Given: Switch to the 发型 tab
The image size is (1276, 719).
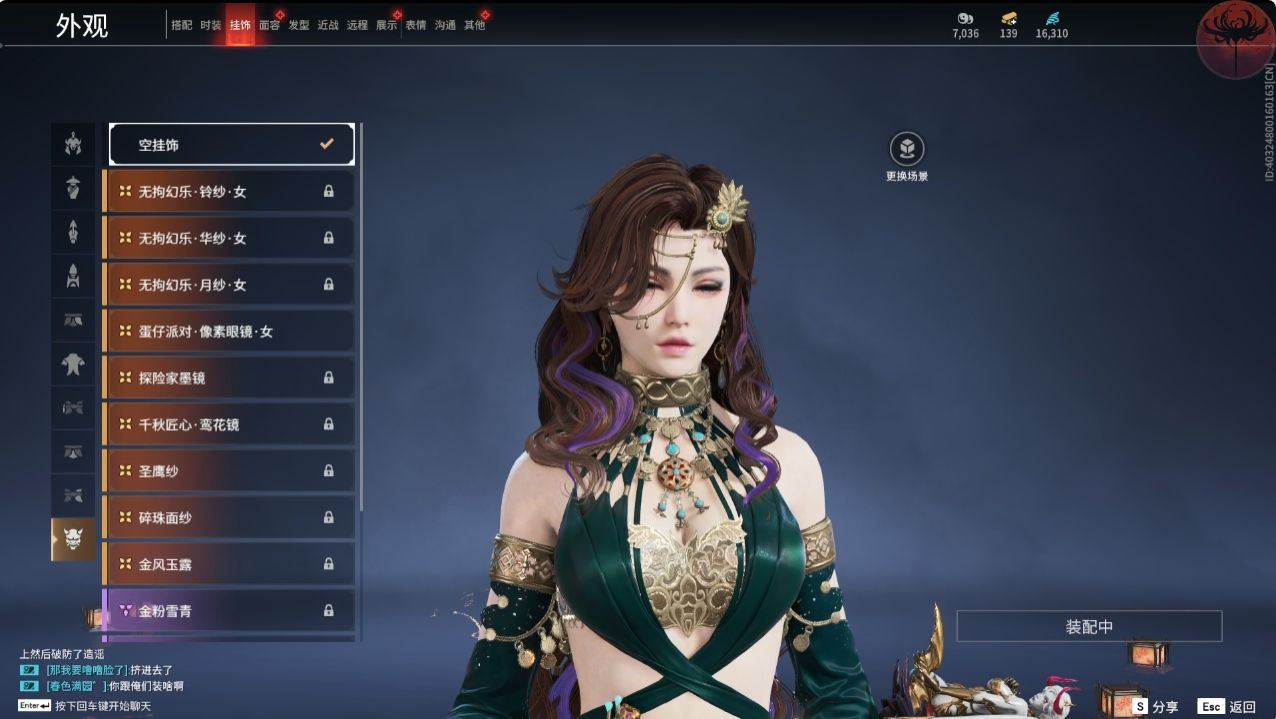Looking at the screenshot, I should 299,25.
